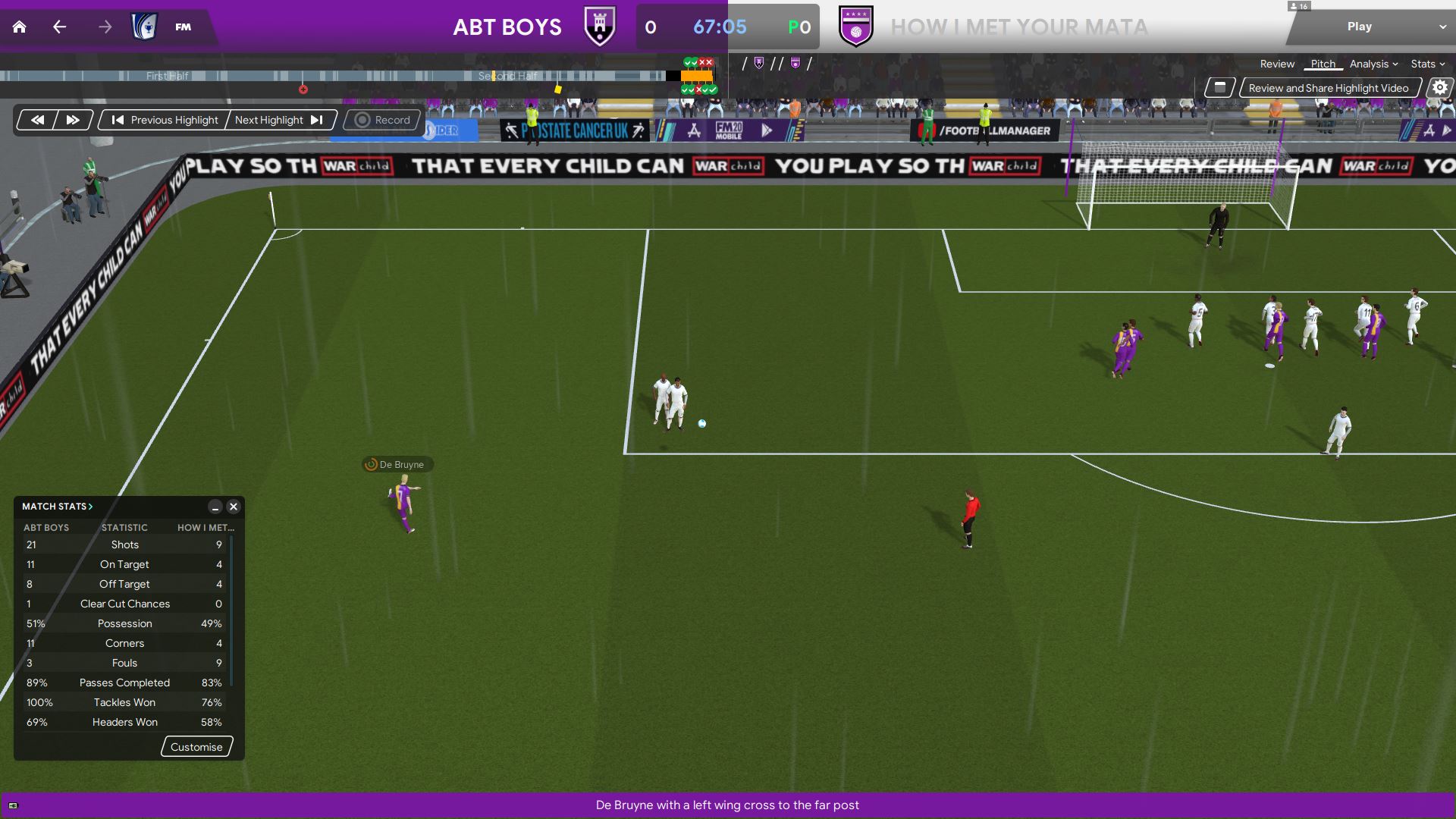Open the Play speed dropdown

(1442, 27)
